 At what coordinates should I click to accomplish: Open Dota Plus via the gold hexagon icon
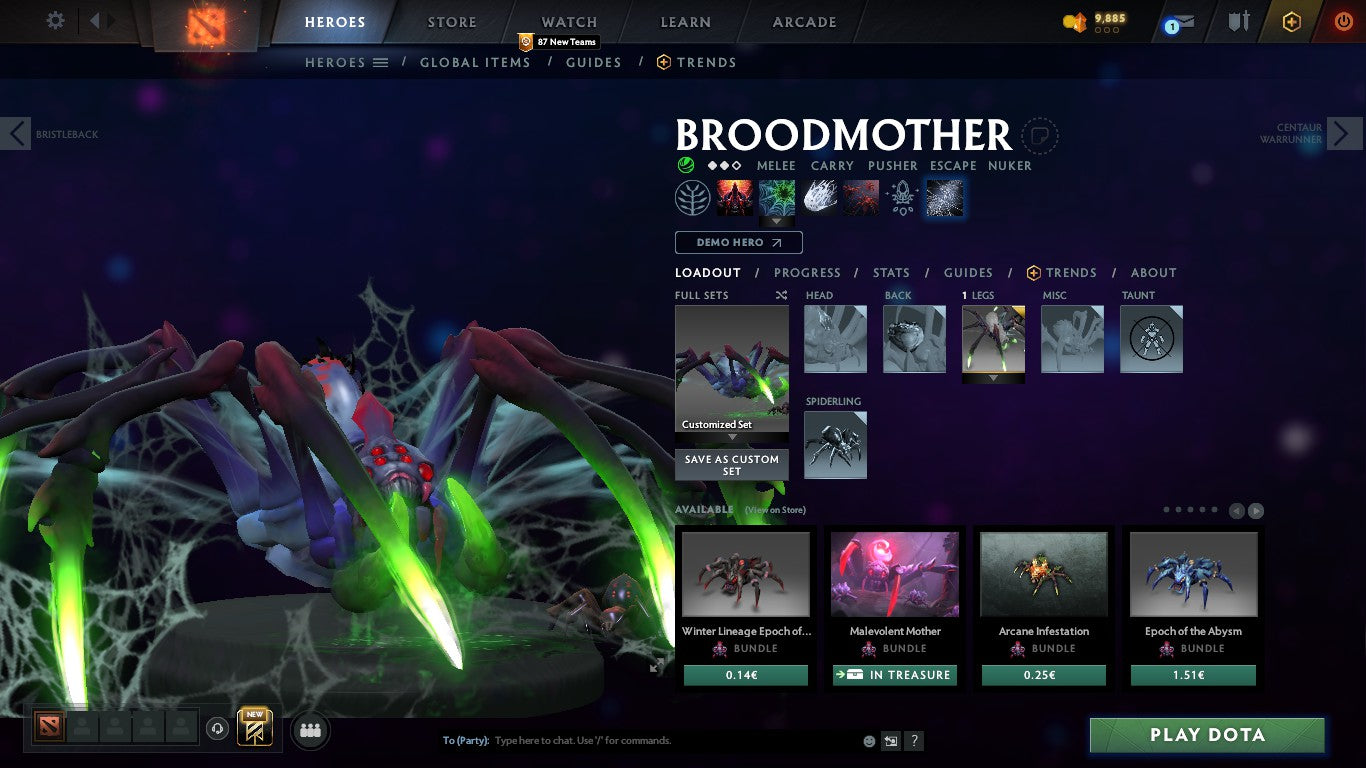point(1291,21)
